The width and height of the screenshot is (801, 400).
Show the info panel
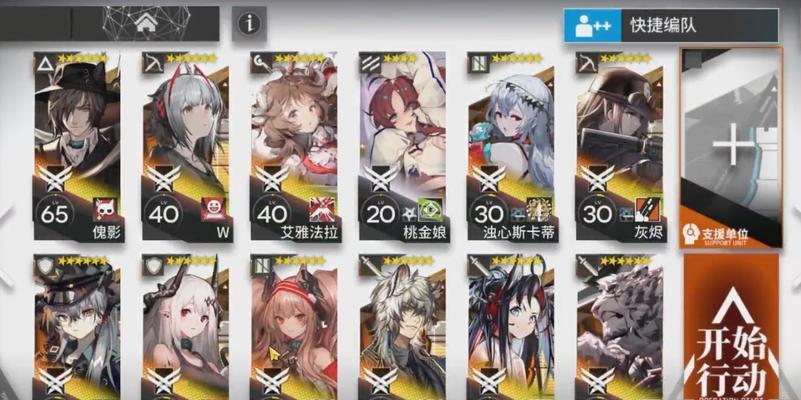[x=249, y=22]
